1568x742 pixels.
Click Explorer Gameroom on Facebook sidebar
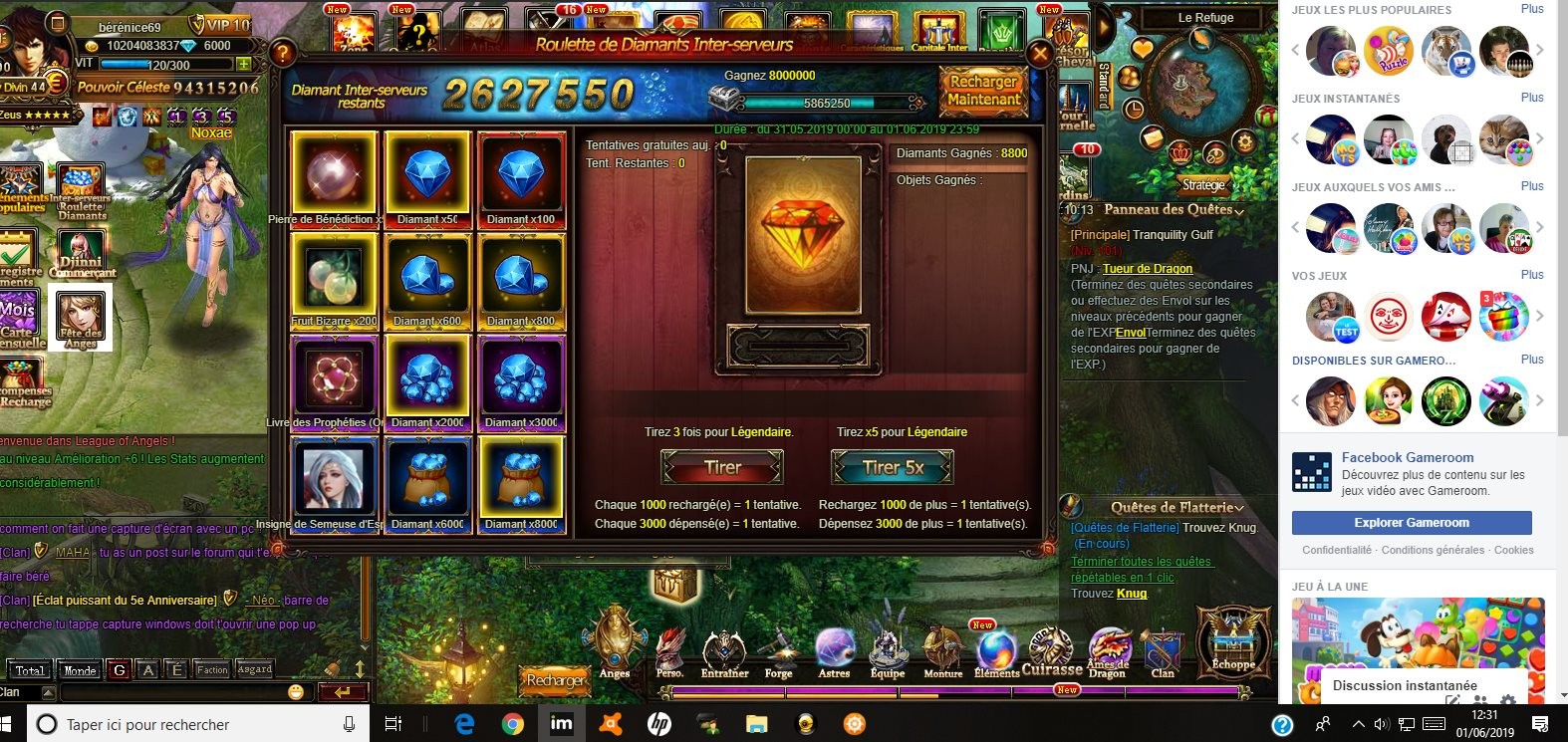pyautogui.click(x=1411, y=523)
